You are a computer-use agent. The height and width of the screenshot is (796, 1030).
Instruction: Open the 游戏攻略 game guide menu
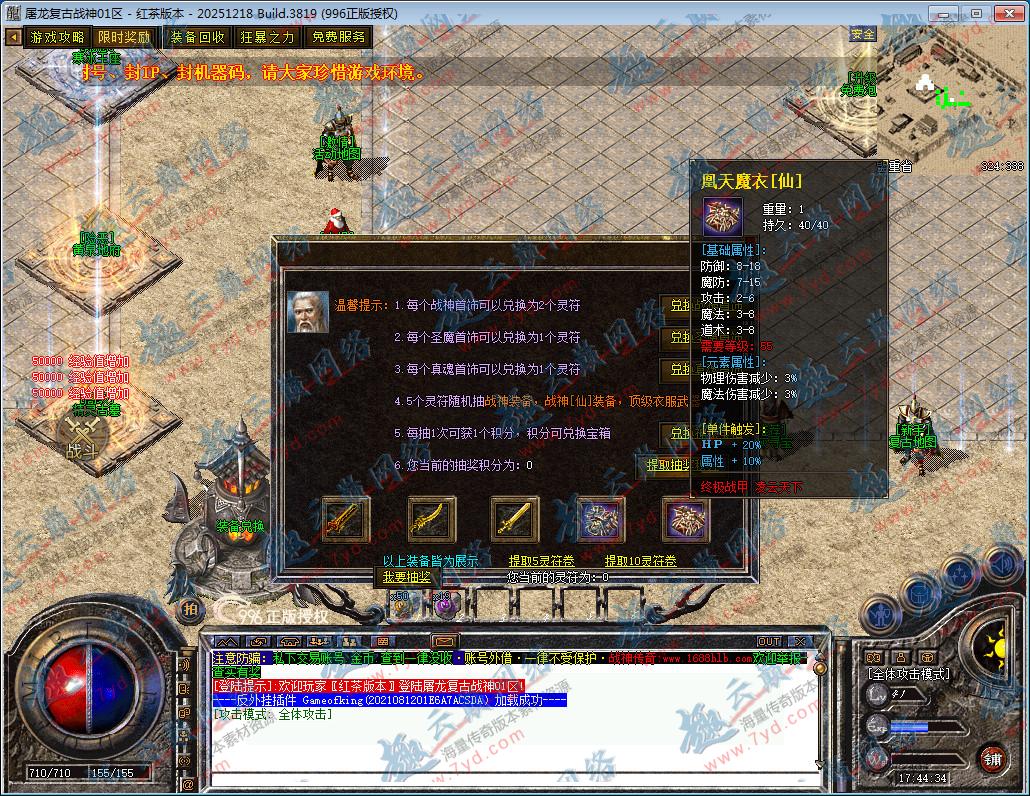click(58, 37)
